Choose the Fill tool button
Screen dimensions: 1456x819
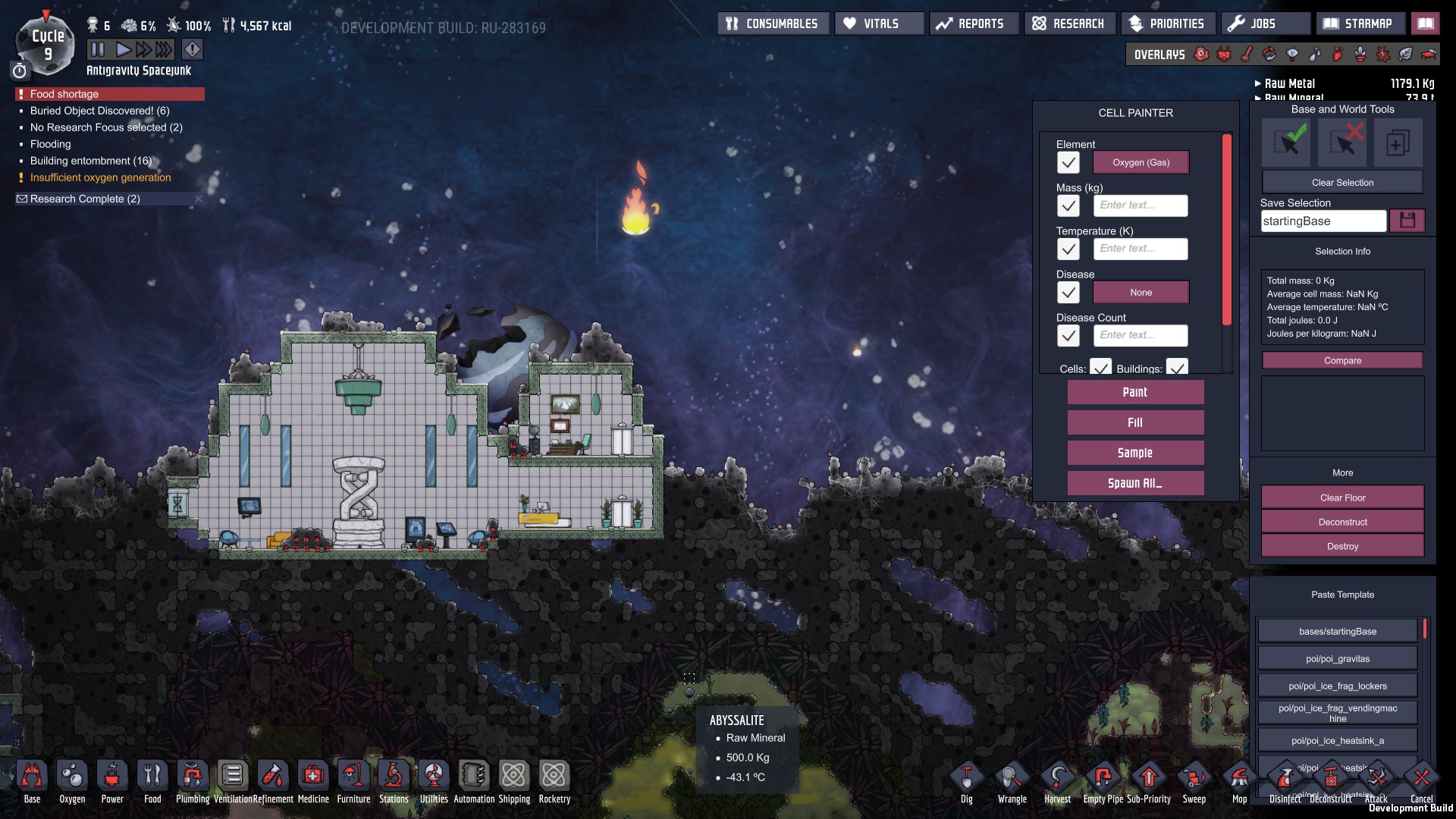pos(1134,422)
